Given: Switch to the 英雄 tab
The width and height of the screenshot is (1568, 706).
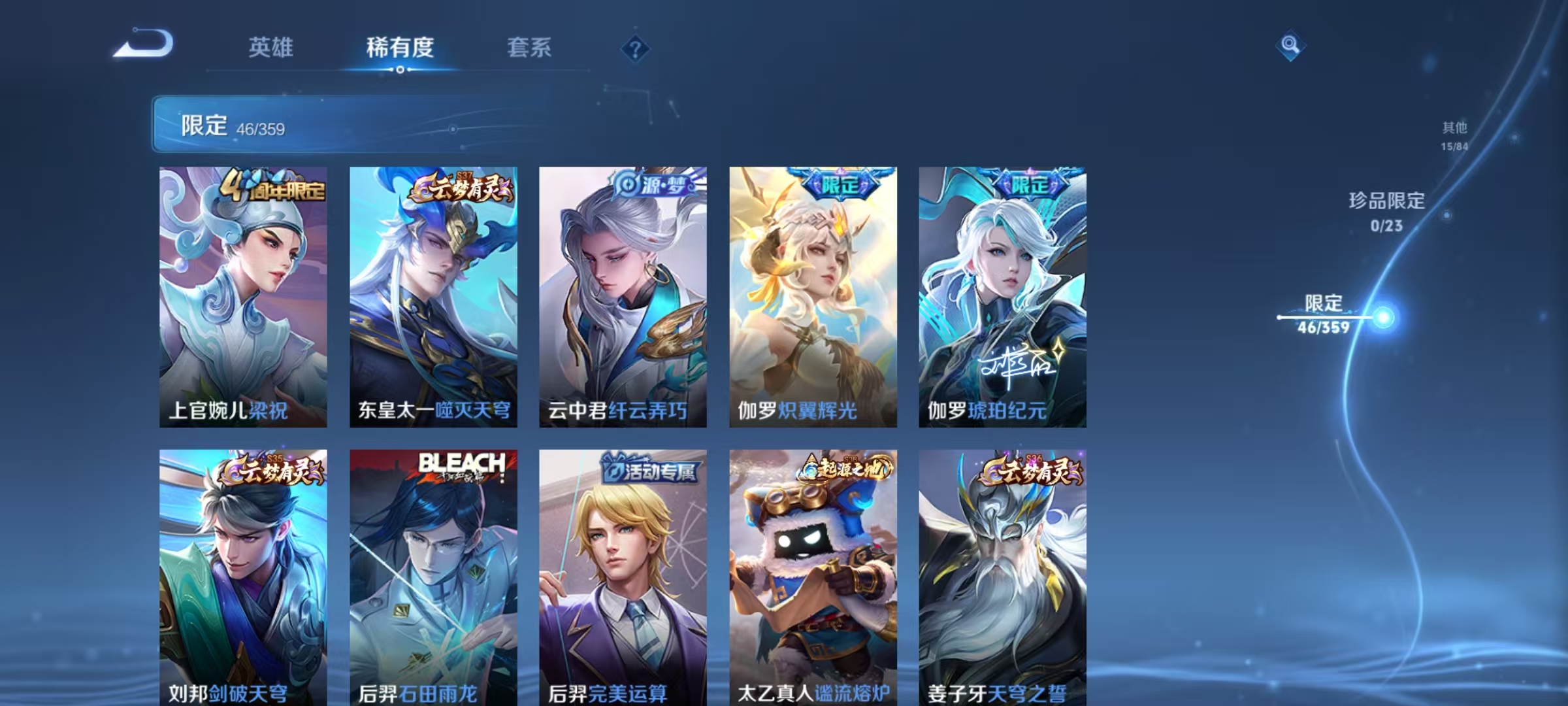Looking at the screenshot, I should [271, 47].
